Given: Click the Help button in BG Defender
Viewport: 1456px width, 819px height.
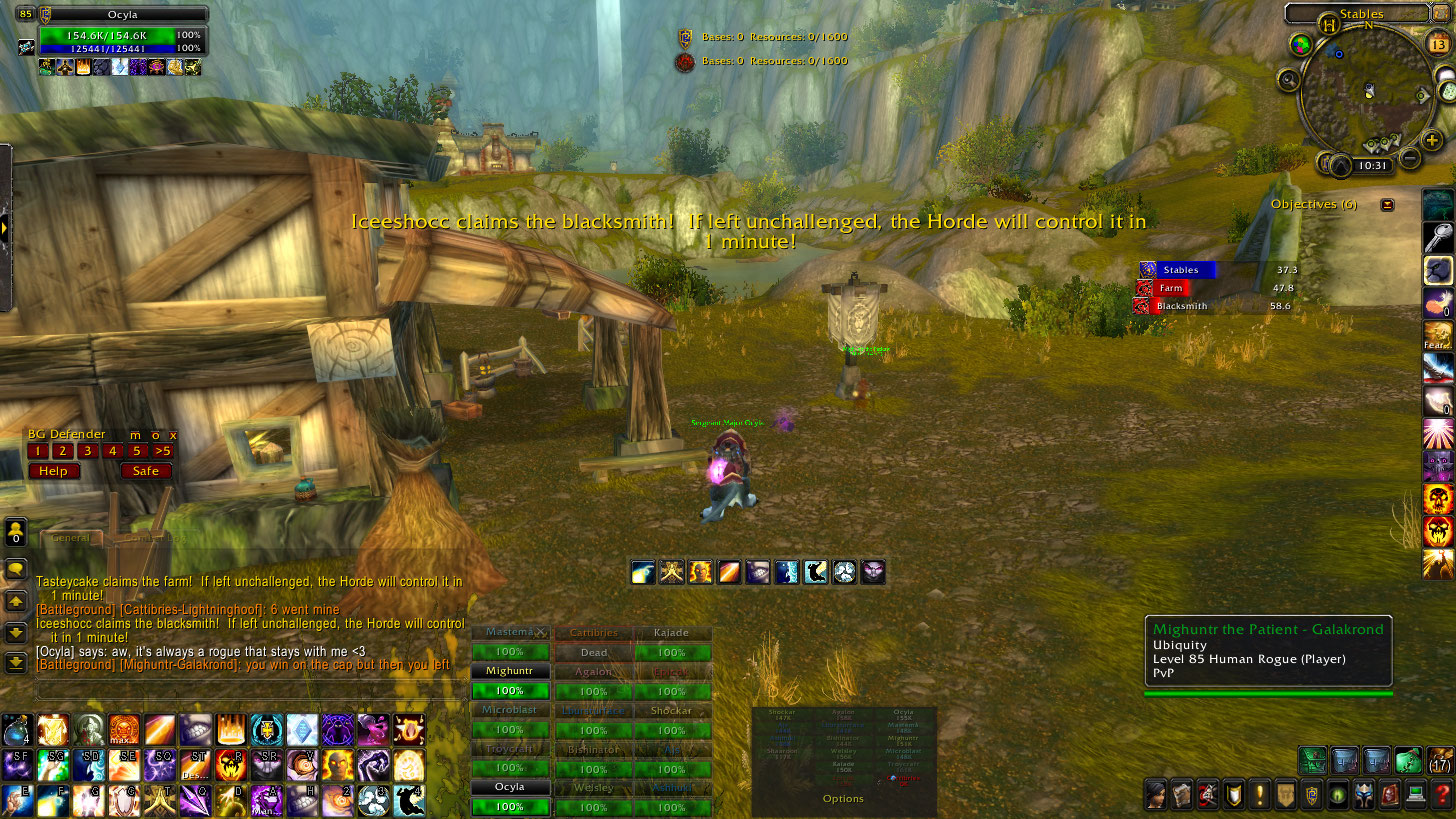Looking at the screenshot, I should (53, 471).
